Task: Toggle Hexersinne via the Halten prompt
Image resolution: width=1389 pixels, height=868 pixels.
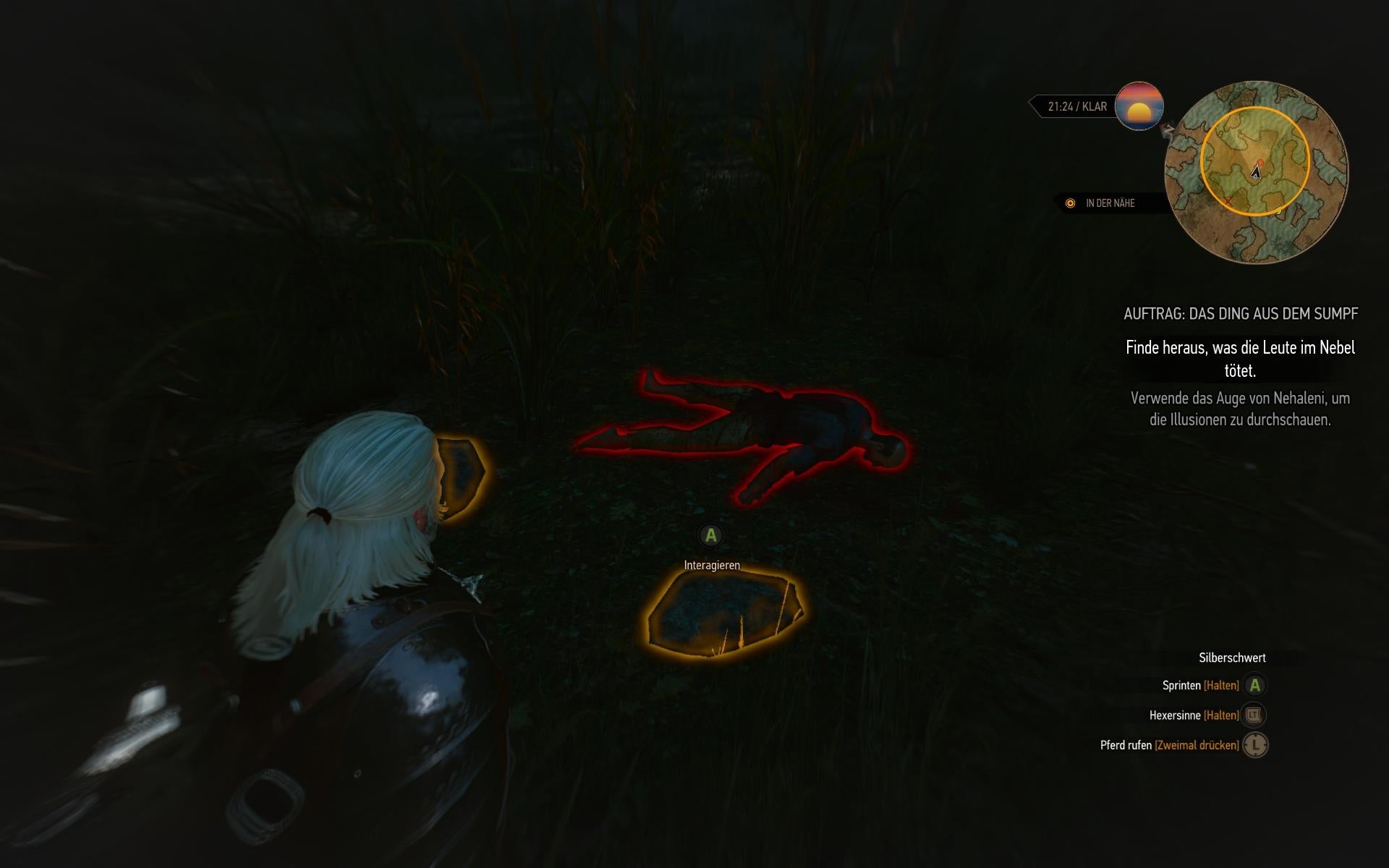Action: (x=1221, y=715)
